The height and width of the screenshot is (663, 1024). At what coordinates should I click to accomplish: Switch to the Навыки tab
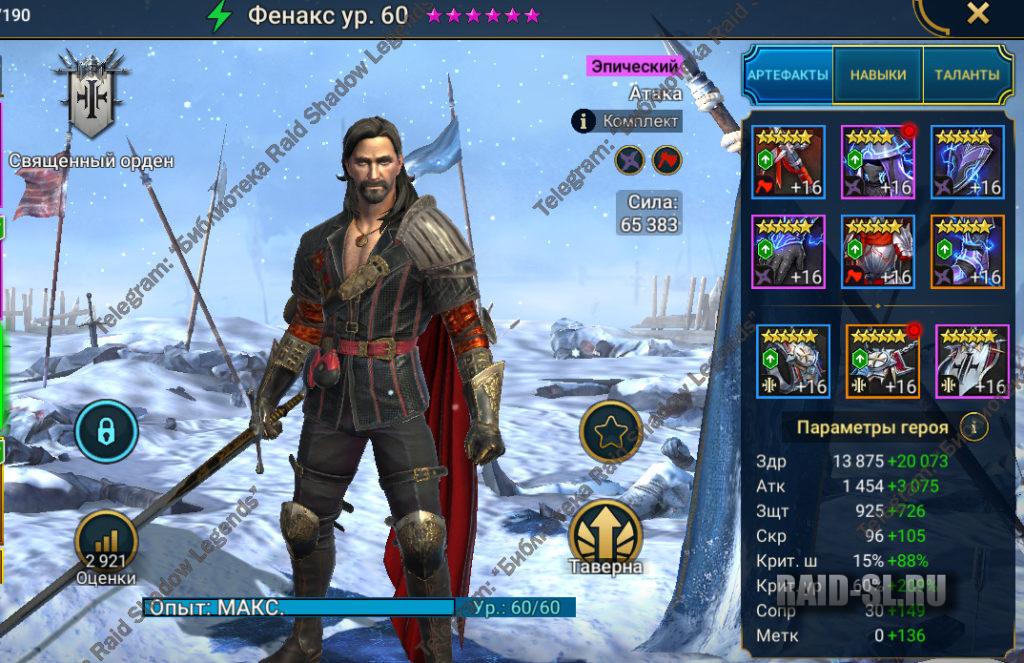click(x=878, y=75)
